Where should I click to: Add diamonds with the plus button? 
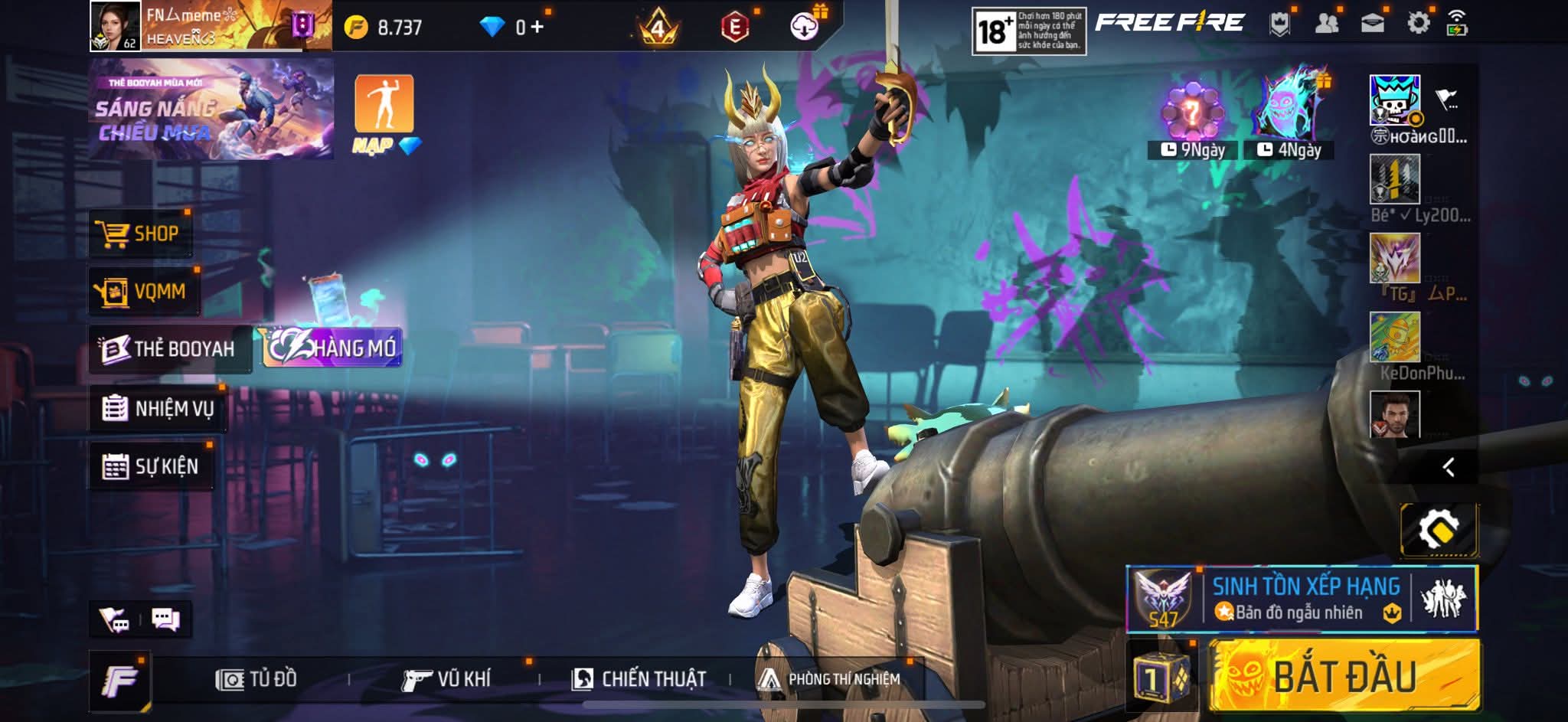click(537, 28)
